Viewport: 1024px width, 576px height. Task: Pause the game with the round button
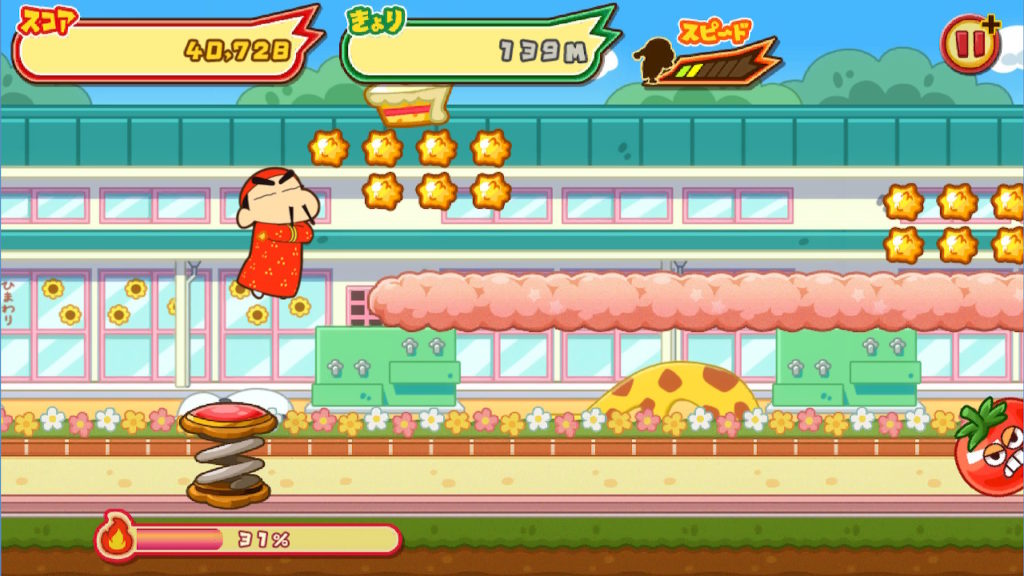[x=968, y=45]
